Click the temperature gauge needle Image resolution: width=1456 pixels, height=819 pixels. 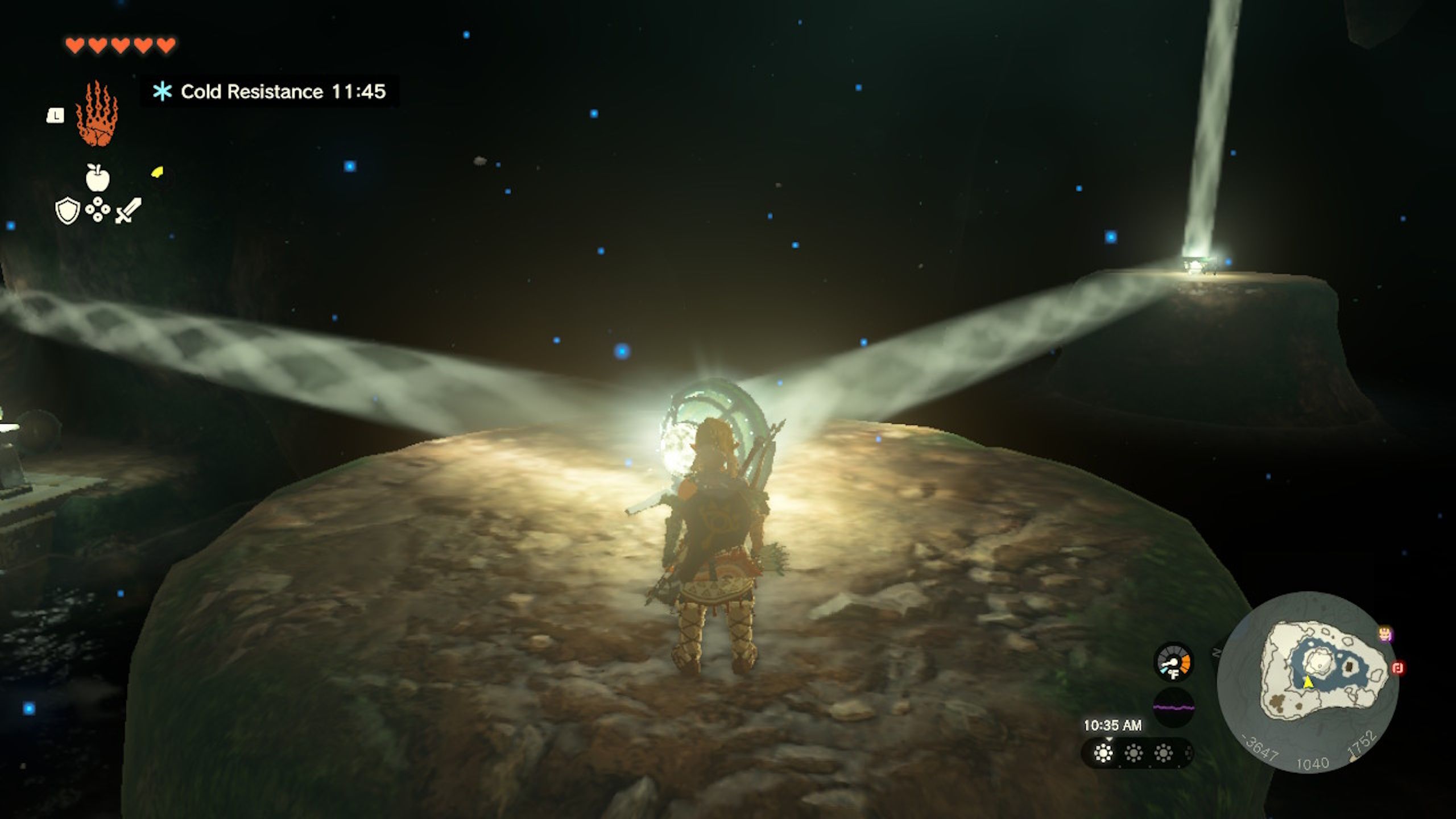point(1170,662)
